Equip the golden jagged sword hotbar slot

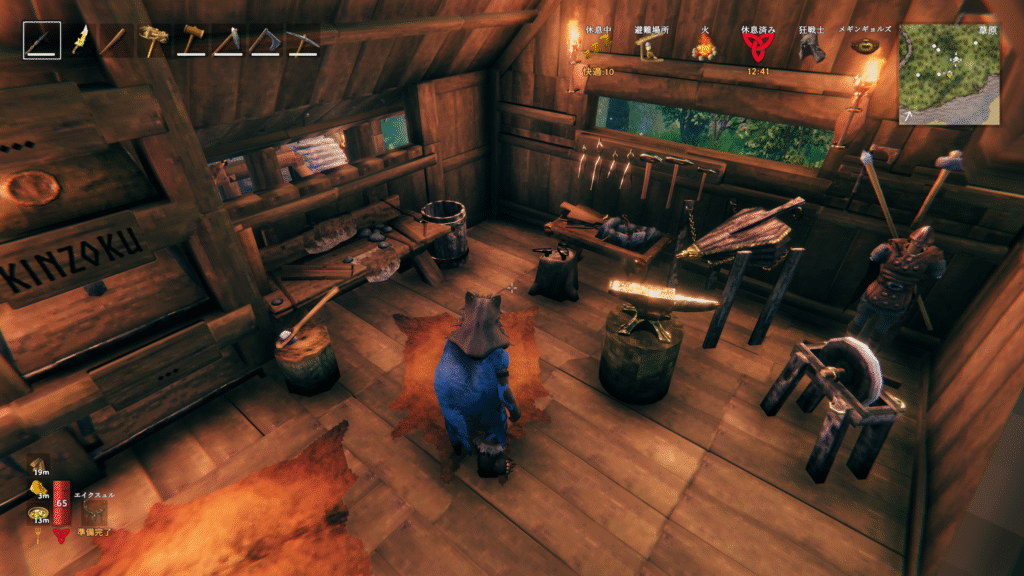pos(78,41)
